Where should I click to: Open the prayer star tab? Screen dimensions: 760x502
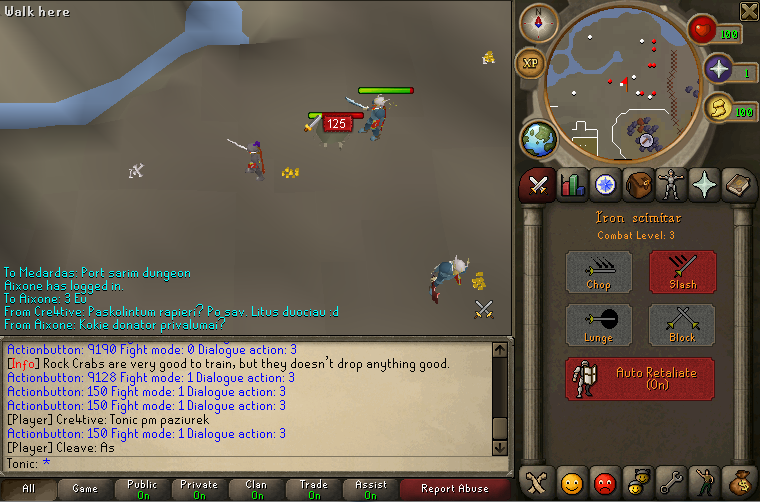704,185
